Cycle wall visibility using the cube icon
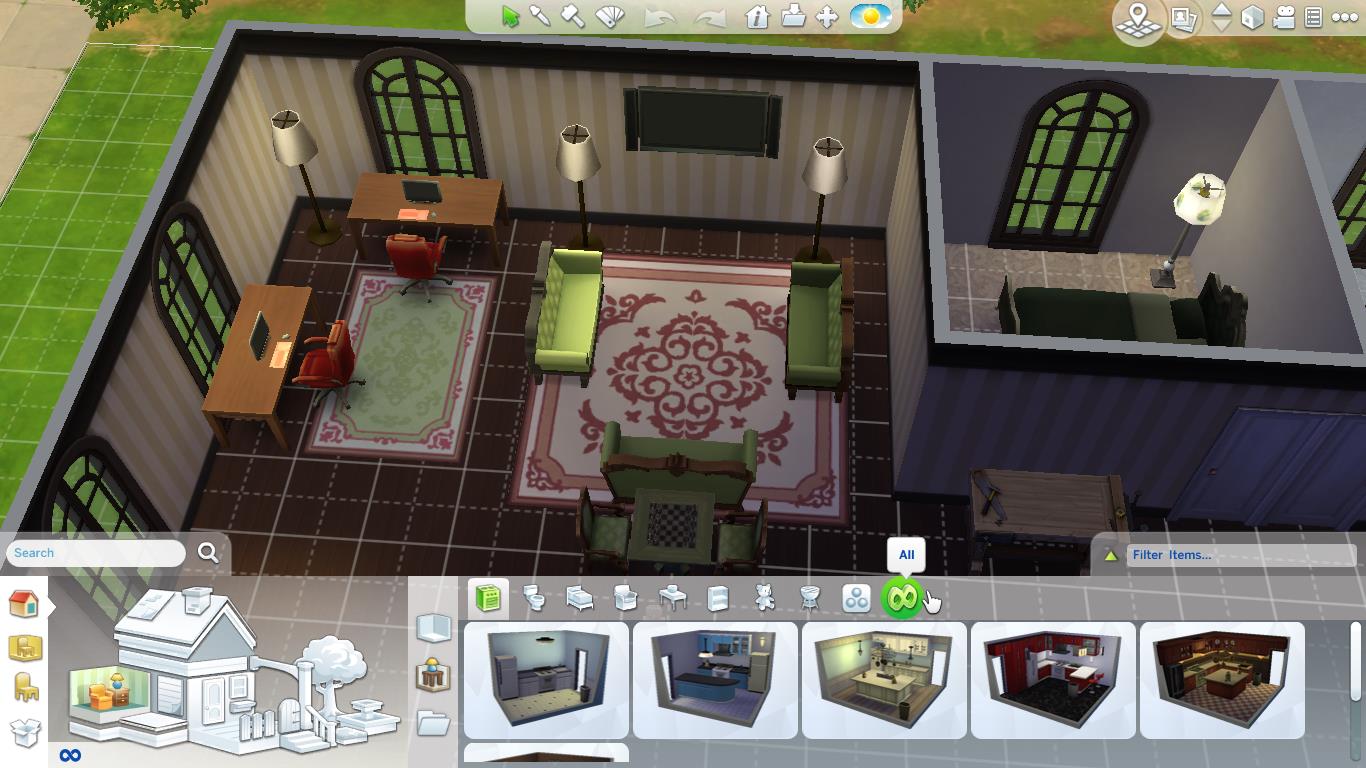1366x768 pixels. point(1252,18)
